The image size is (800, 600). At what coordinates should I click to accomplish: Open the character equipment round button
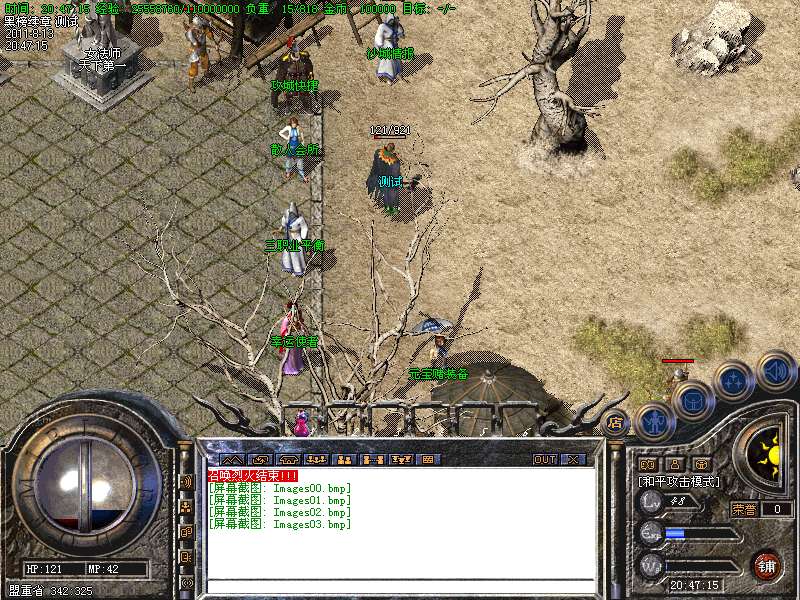coord(654,421)
